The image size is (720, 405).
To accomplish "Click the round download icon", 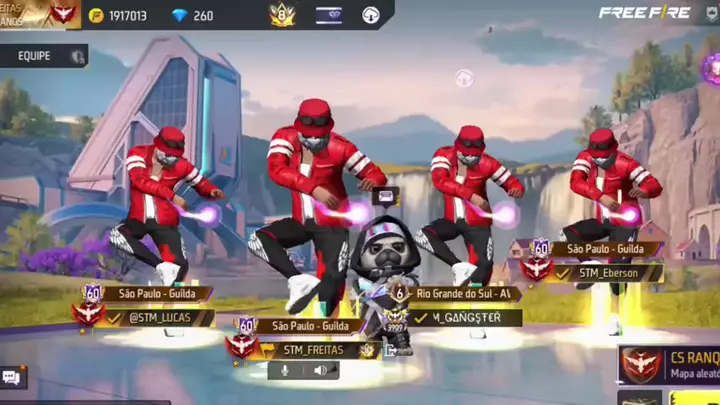I will 370,16.
